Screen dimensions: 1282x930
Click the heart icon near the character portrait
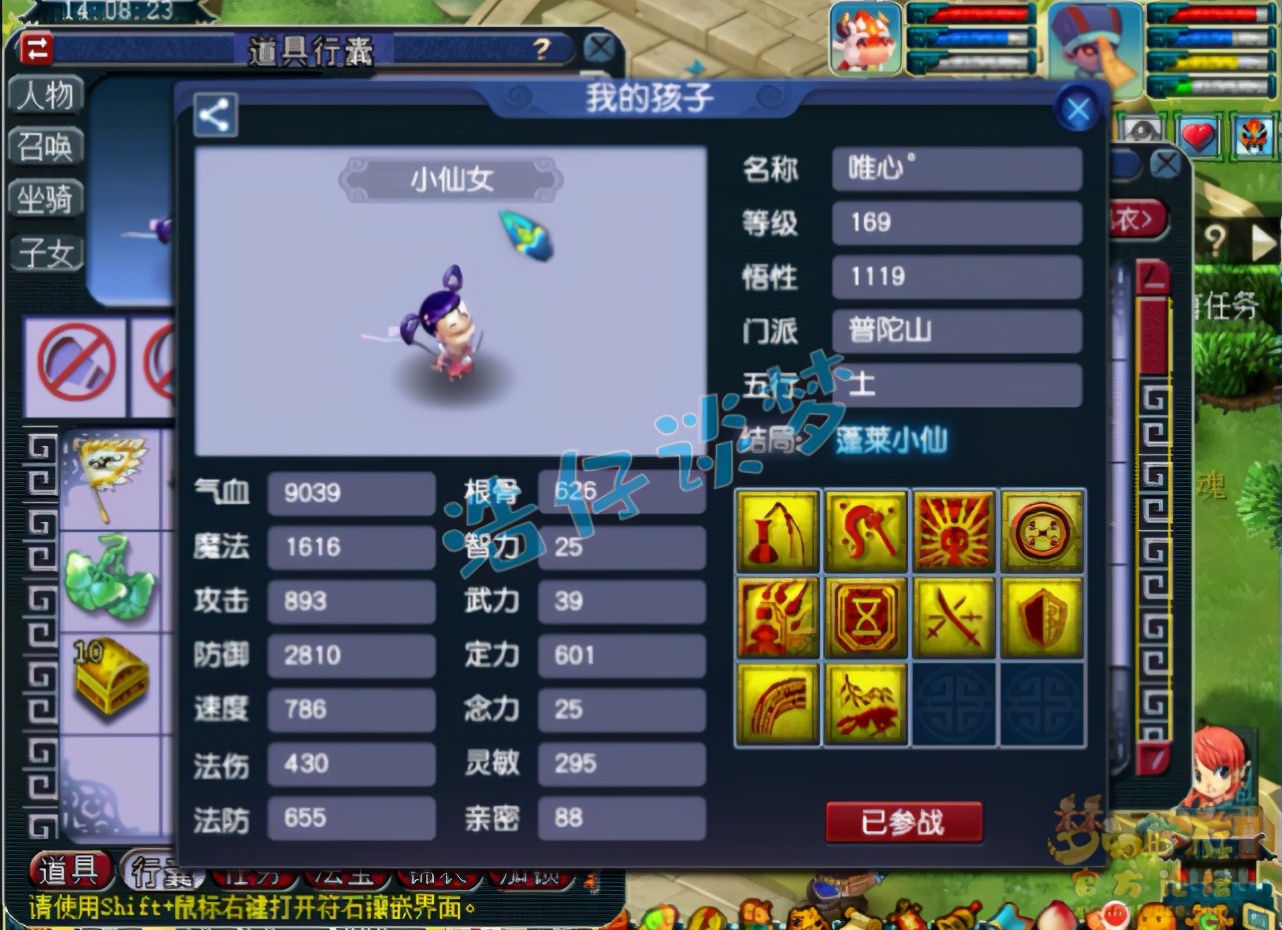(x=1197, y=136)
